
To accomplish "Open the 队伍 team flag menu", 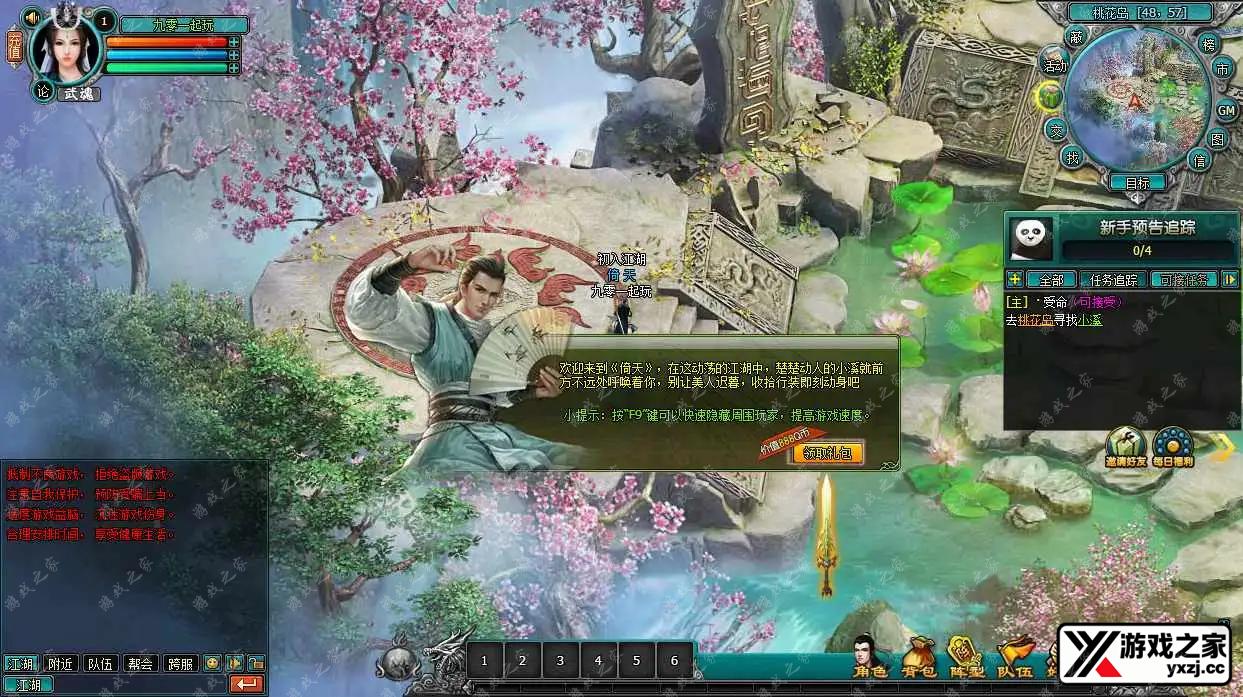I will (x=1014, y=656).
